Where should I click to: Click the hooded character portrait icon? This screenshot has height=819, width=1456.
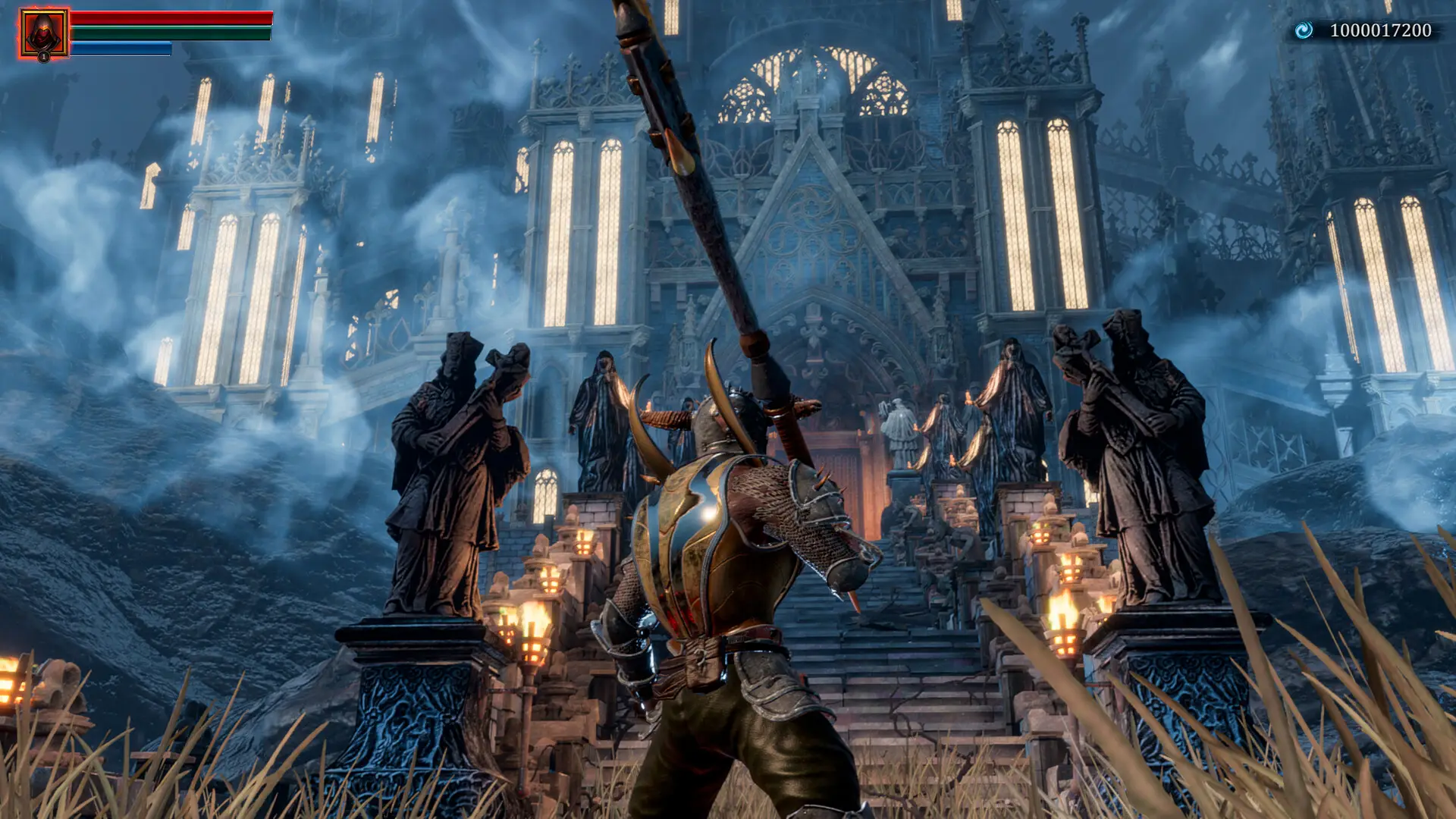pos(42,32)
